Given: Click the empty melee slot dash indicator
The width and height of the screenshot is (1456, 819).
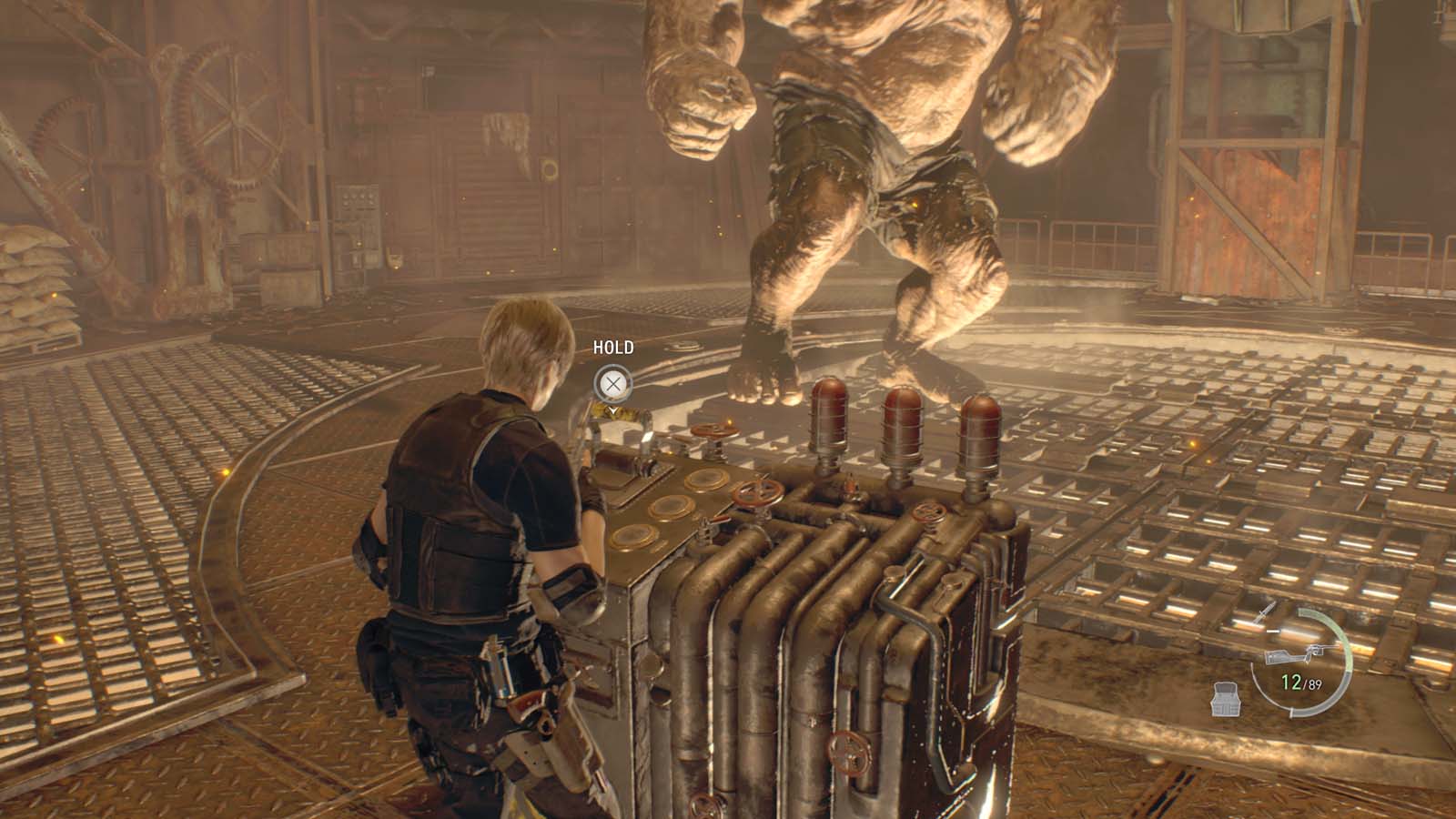Looking at the screenshot, I should click(1272, 631).
